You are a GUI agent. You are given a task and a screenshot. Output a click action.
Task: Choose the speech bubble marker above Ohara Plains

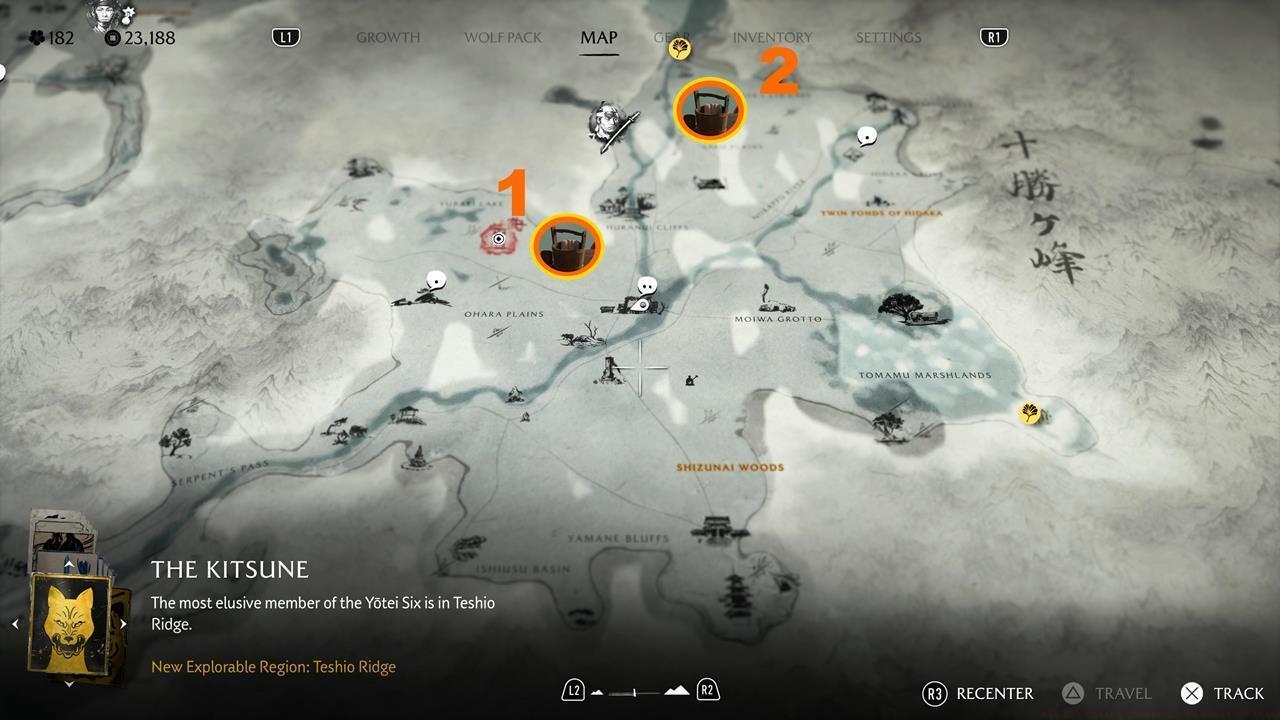tap(435, 281)
